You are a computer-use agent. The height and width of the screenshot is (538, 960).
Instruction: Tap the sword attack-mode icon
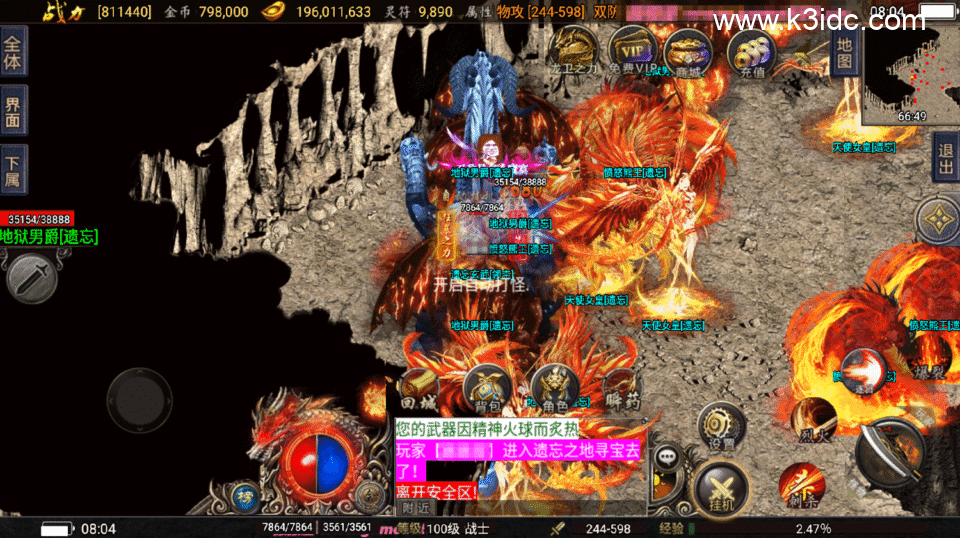point(30,276)
